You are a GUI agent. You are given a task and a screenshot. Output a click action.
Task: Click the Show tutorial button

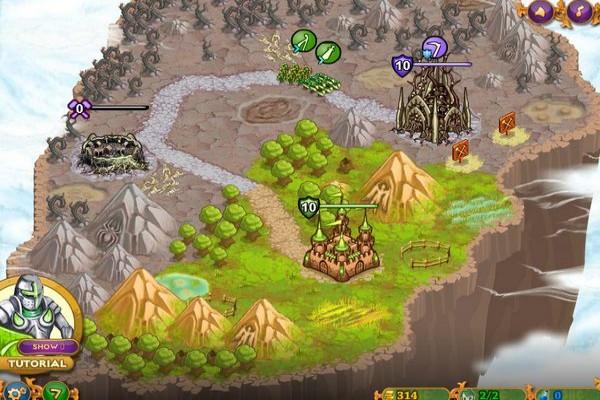coord(47,346)
